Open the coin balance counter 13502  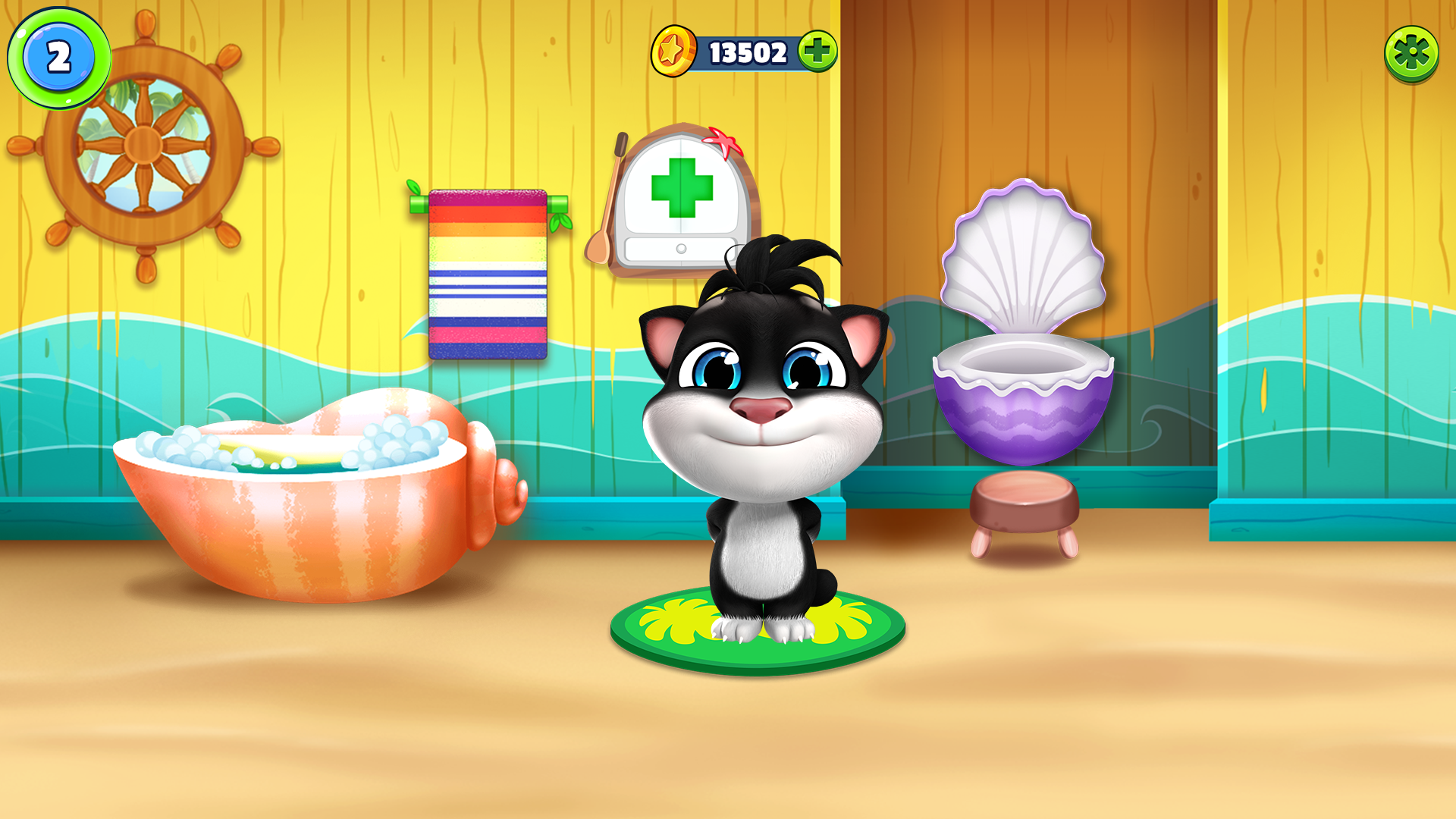747,50
